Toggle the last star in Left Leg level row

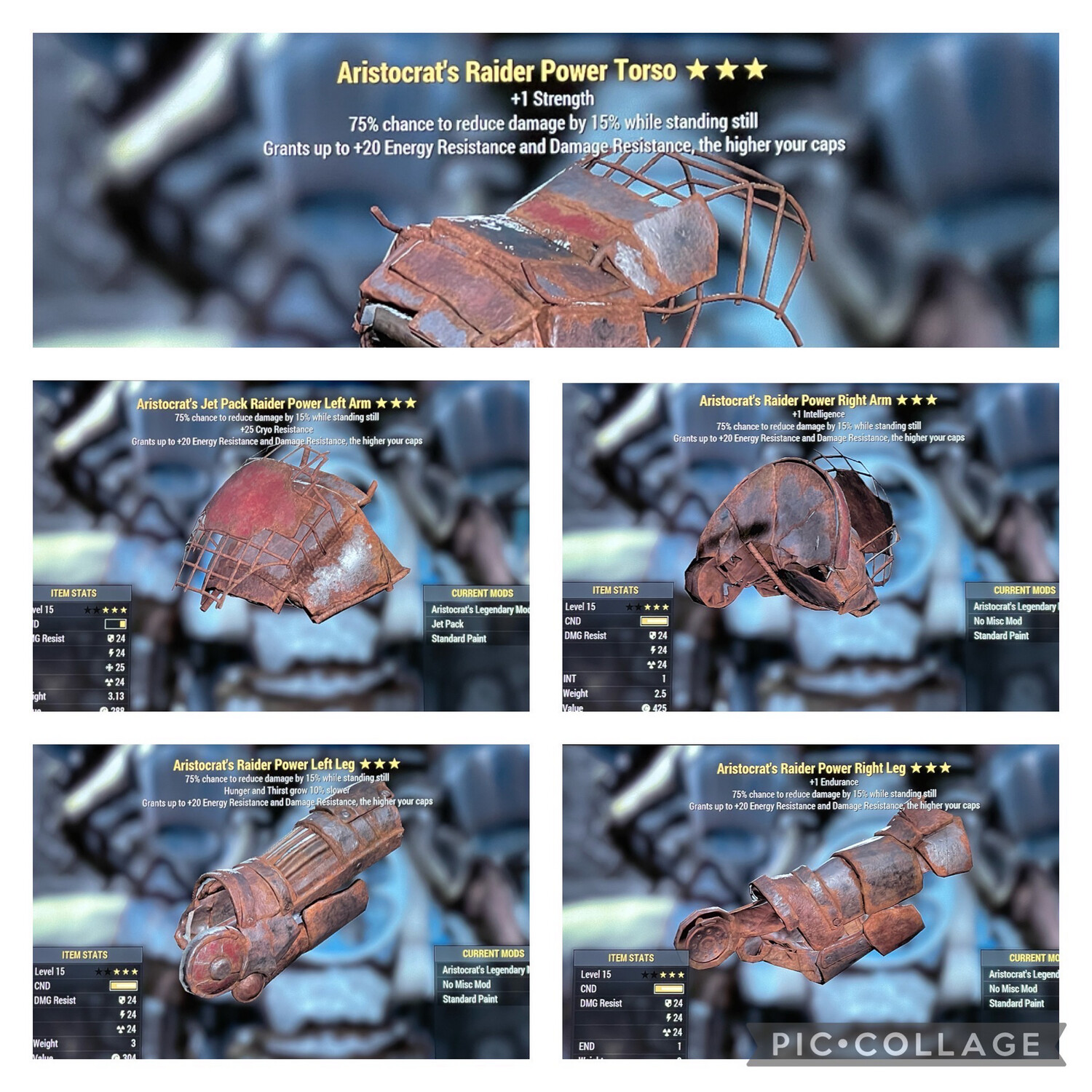(135, 972)
